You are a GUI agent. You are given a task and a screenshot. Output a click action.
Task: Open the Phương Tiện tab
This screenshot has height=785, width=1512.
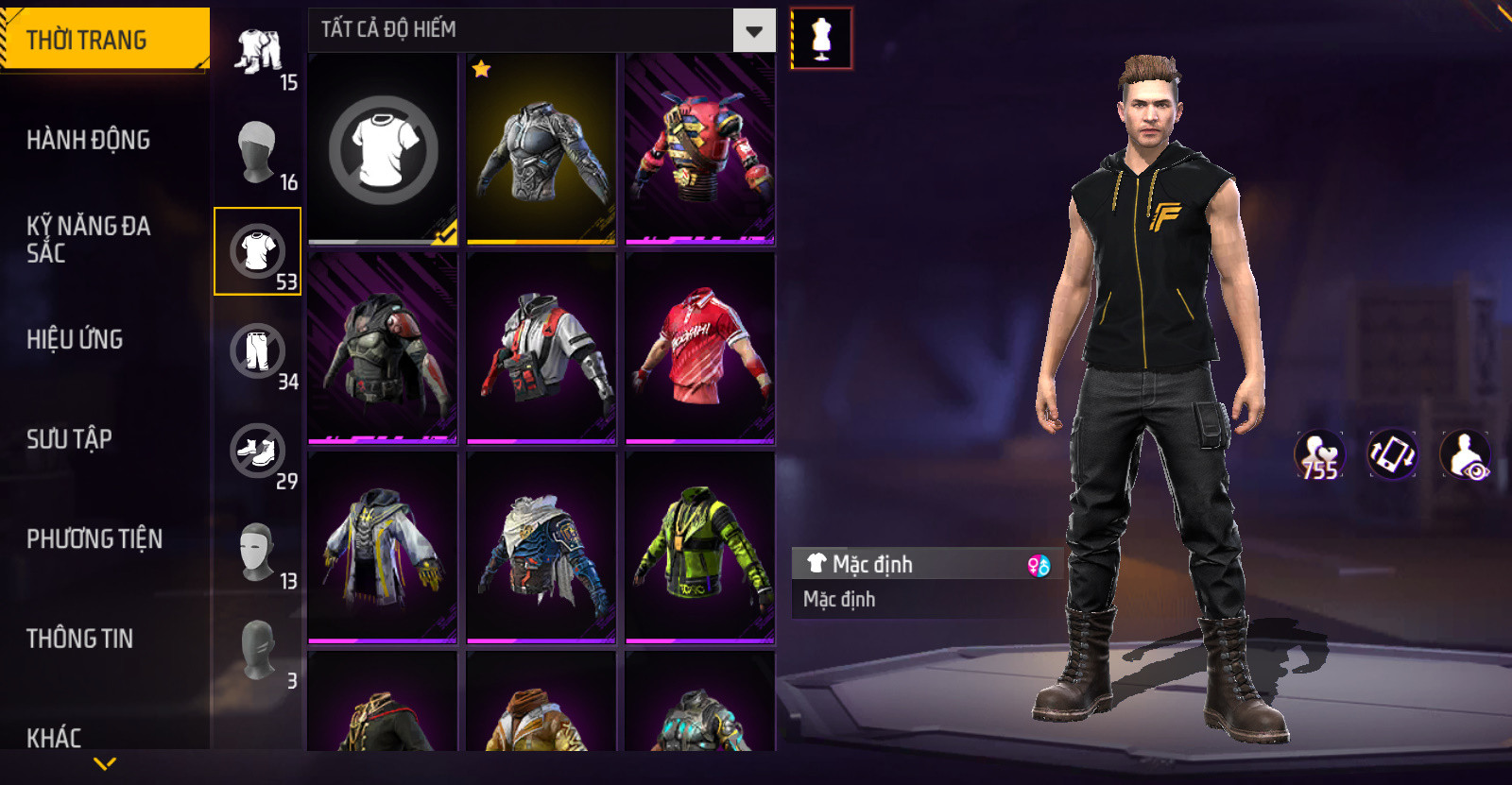coord(94,538)
